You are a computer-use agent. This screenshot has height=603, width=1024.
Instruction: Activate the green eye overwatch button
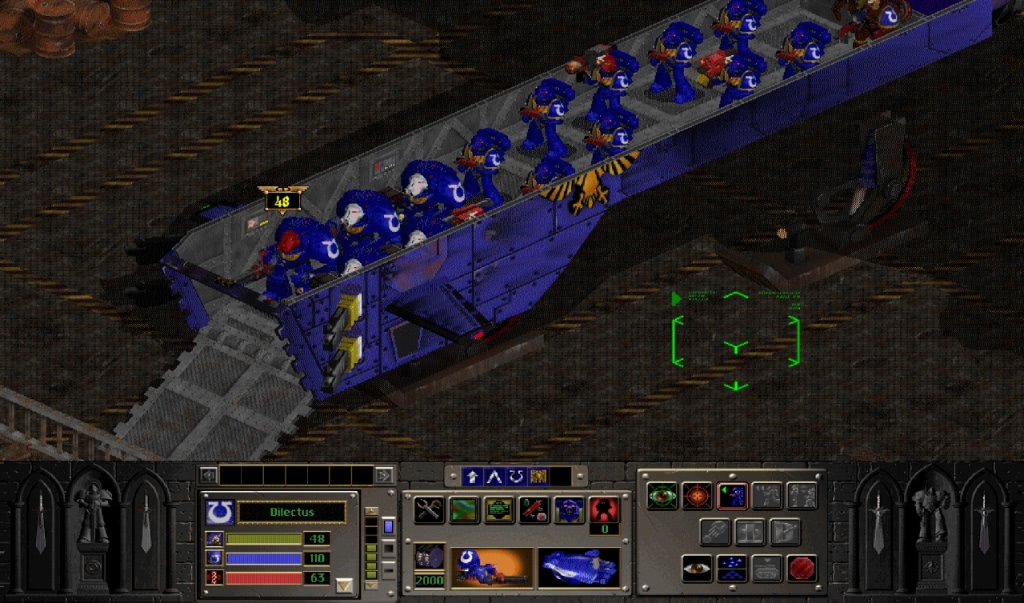coord(662,495)
